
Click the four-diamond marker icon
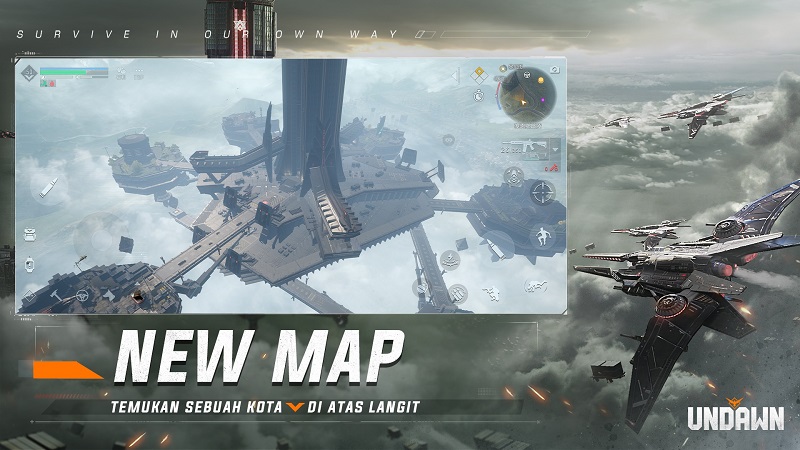tap(479, 74)
